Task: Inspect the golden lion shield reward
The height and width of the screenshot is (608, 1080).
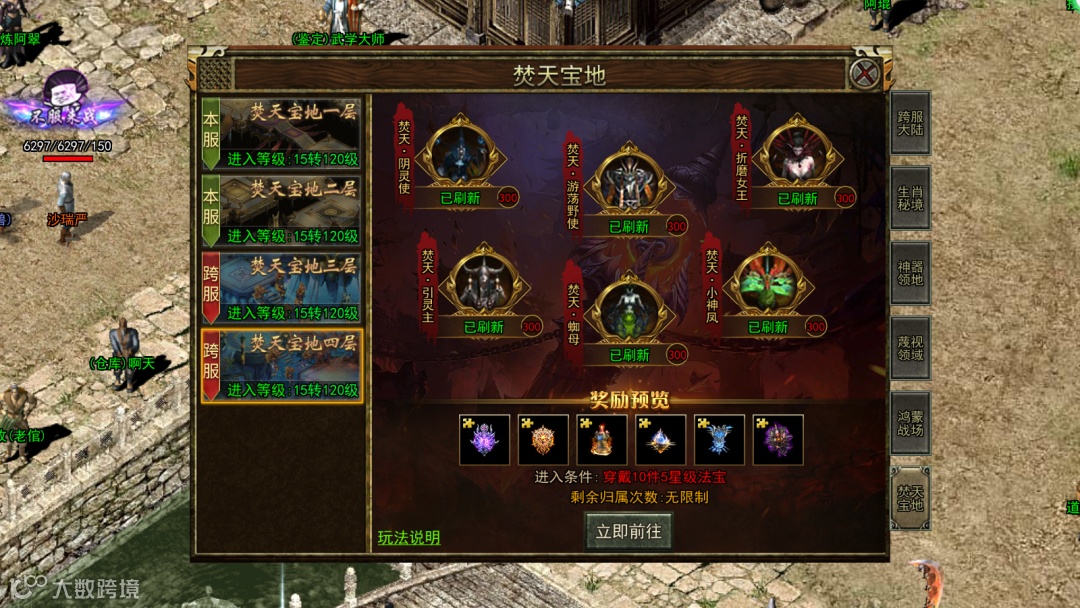Action: pyautogui.click(x=544, y=440)
